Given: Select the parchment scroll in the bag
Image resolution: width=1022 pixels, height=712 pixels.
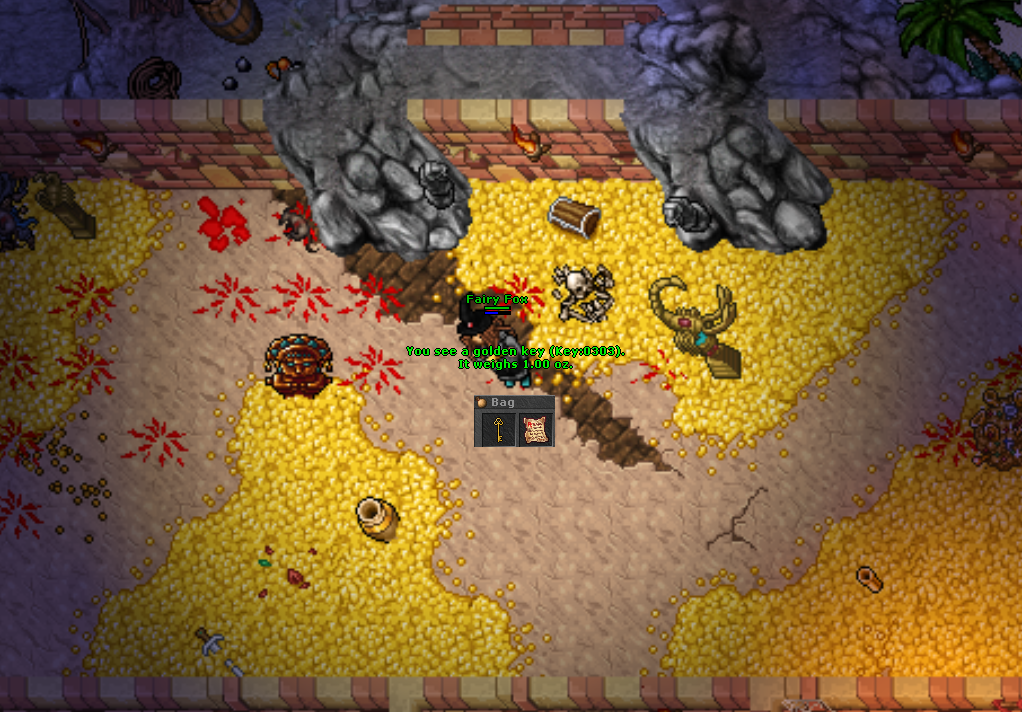Looking at the screenshot, I should (x=535, y=430).
